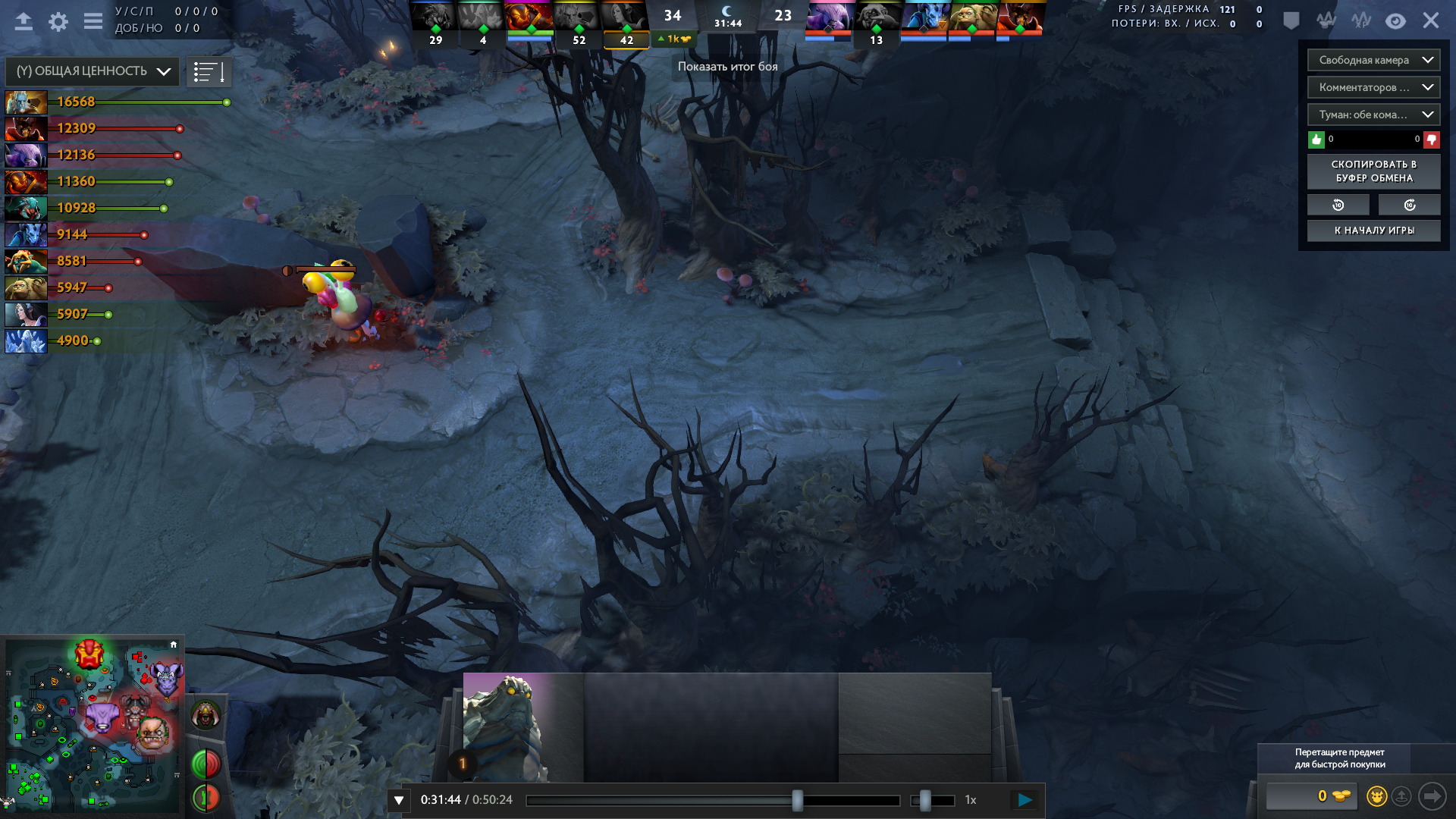Show fight summary via Показать итог боя

tap(727, 67)
